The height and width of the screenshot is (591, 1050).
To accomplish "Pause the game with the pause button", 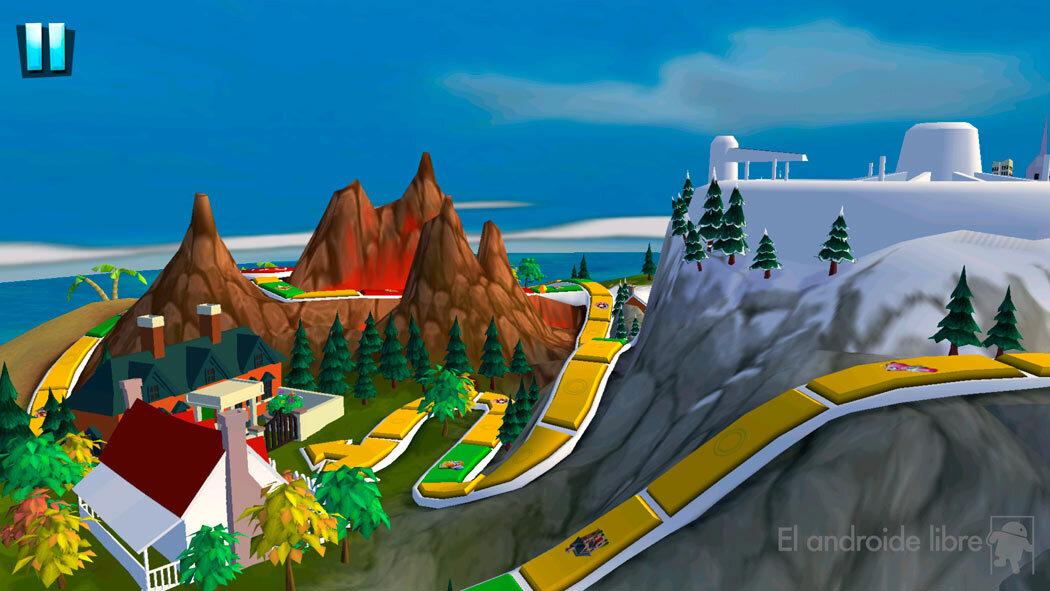I will pos(45,48).
